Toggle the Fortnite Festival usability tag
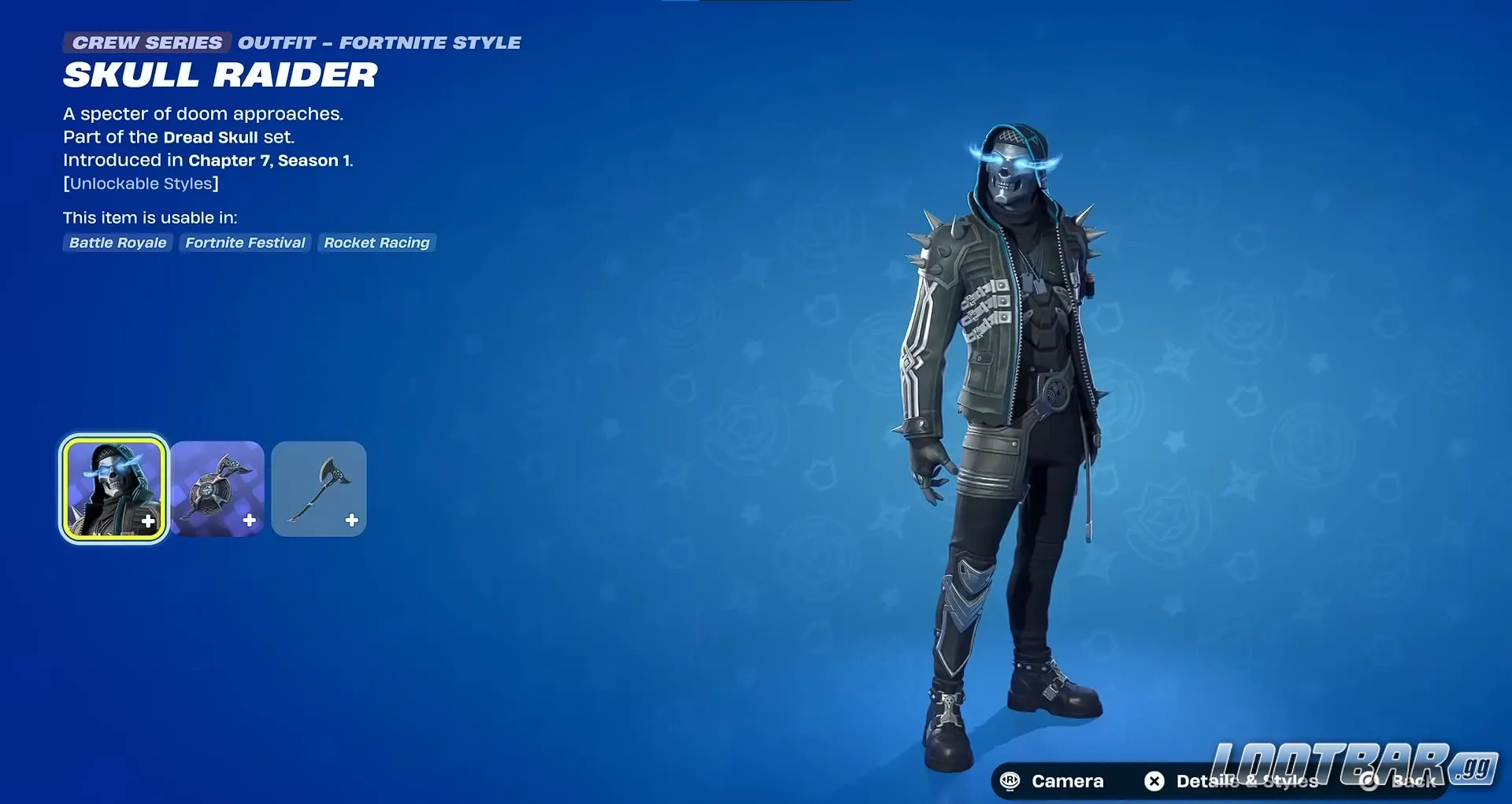 [245, 243]
